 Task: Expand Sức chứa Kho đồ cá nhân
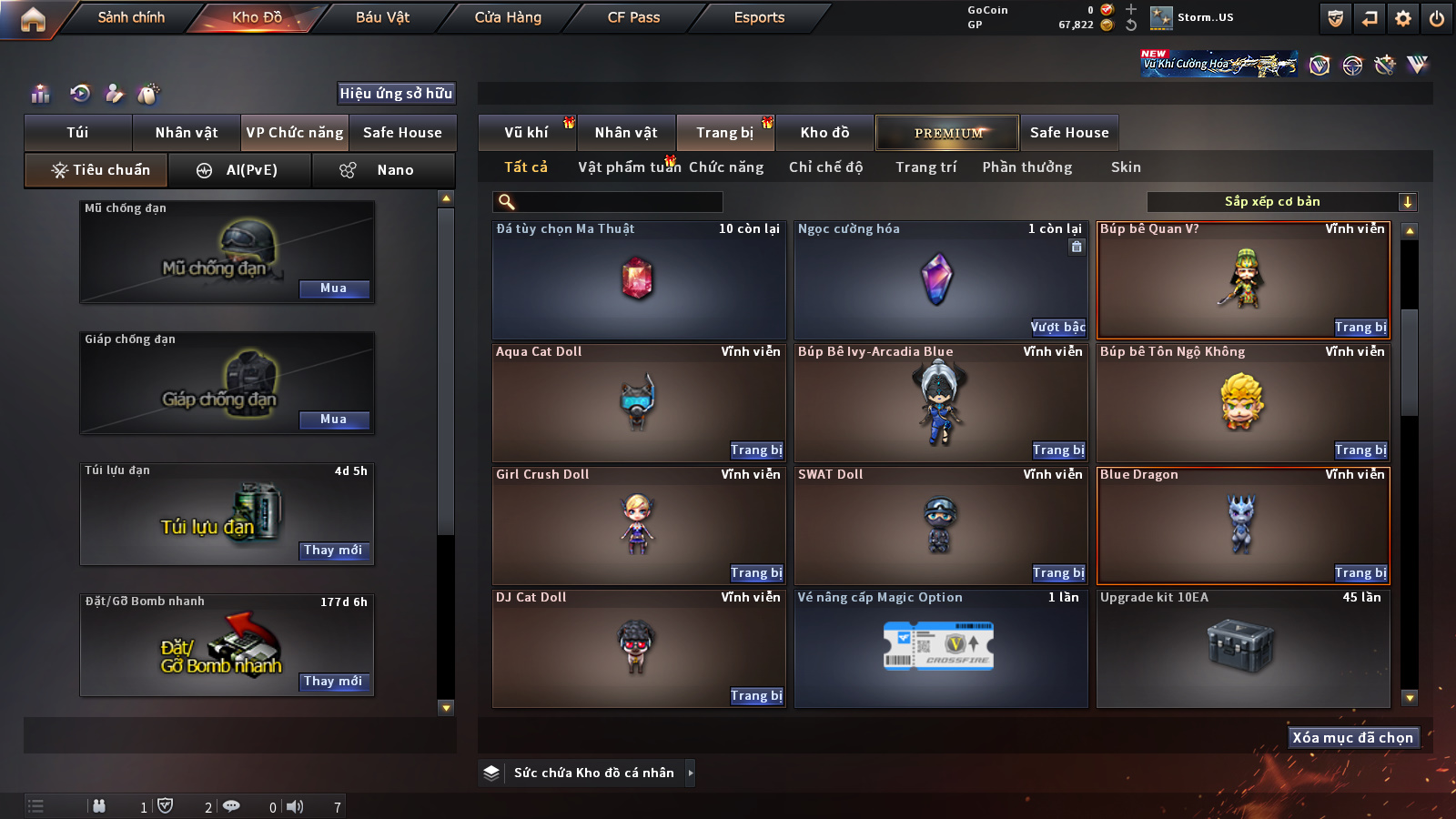(x=690, y=773)
